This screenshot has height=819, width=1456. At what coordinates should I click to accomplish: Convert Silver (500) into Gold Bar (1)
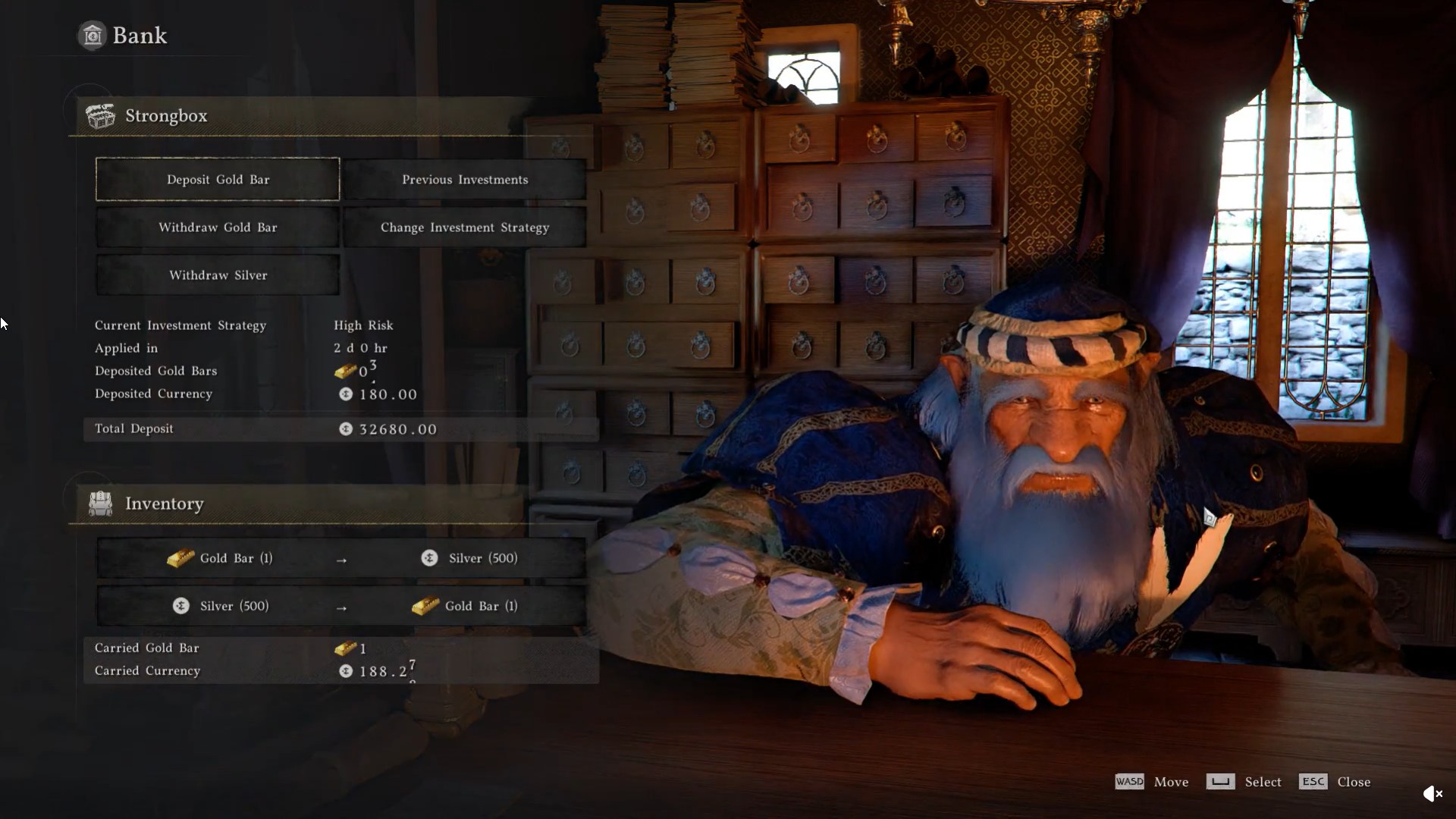pos(341,607)
